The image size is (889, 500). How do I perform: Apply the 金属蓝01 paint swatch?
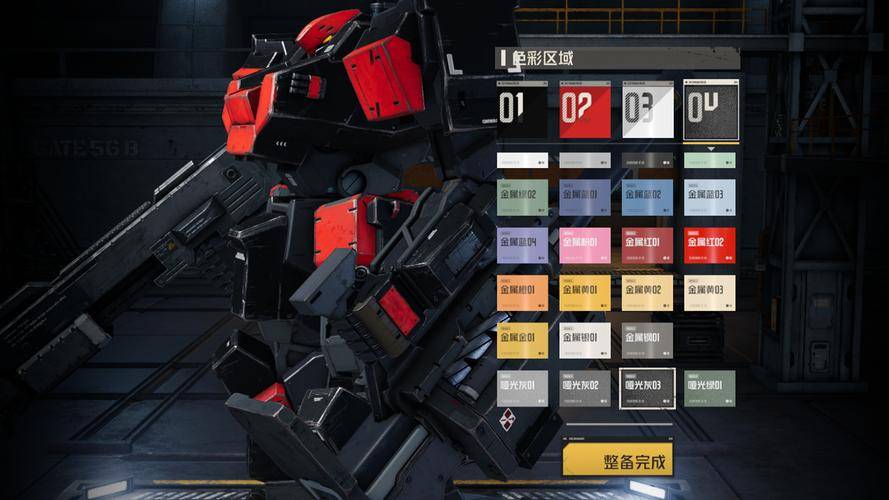(585, 197)
